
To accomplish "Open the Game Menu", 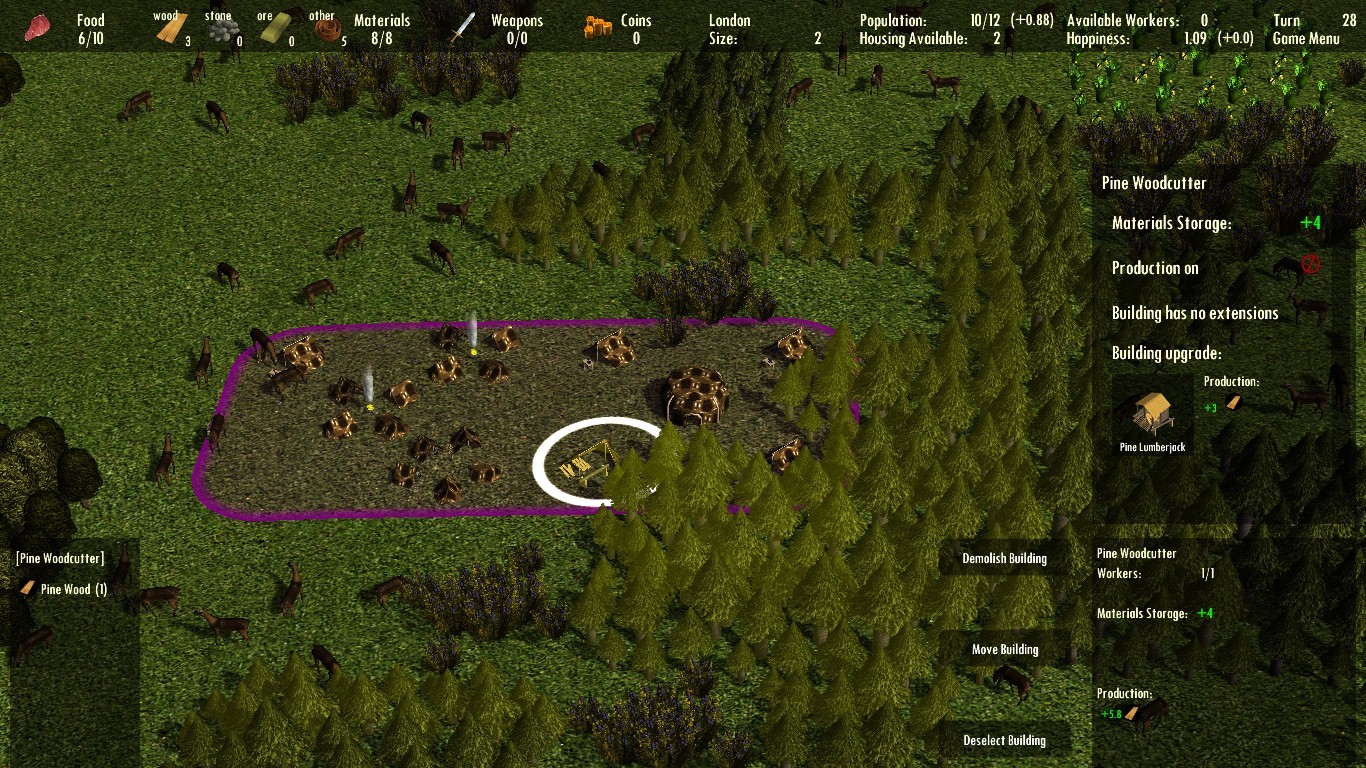I will click(x=1306, y=39).
